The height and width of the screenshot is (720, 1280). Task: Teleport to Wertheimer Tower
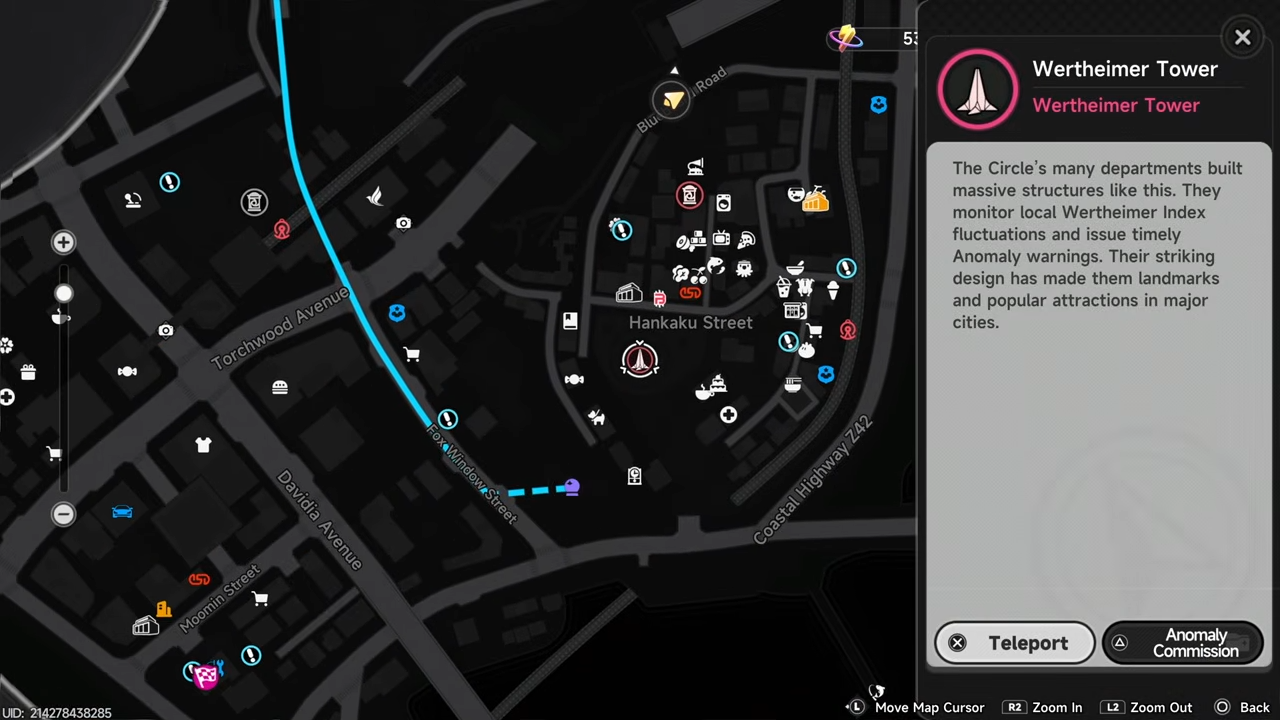tap(1015, 643)
